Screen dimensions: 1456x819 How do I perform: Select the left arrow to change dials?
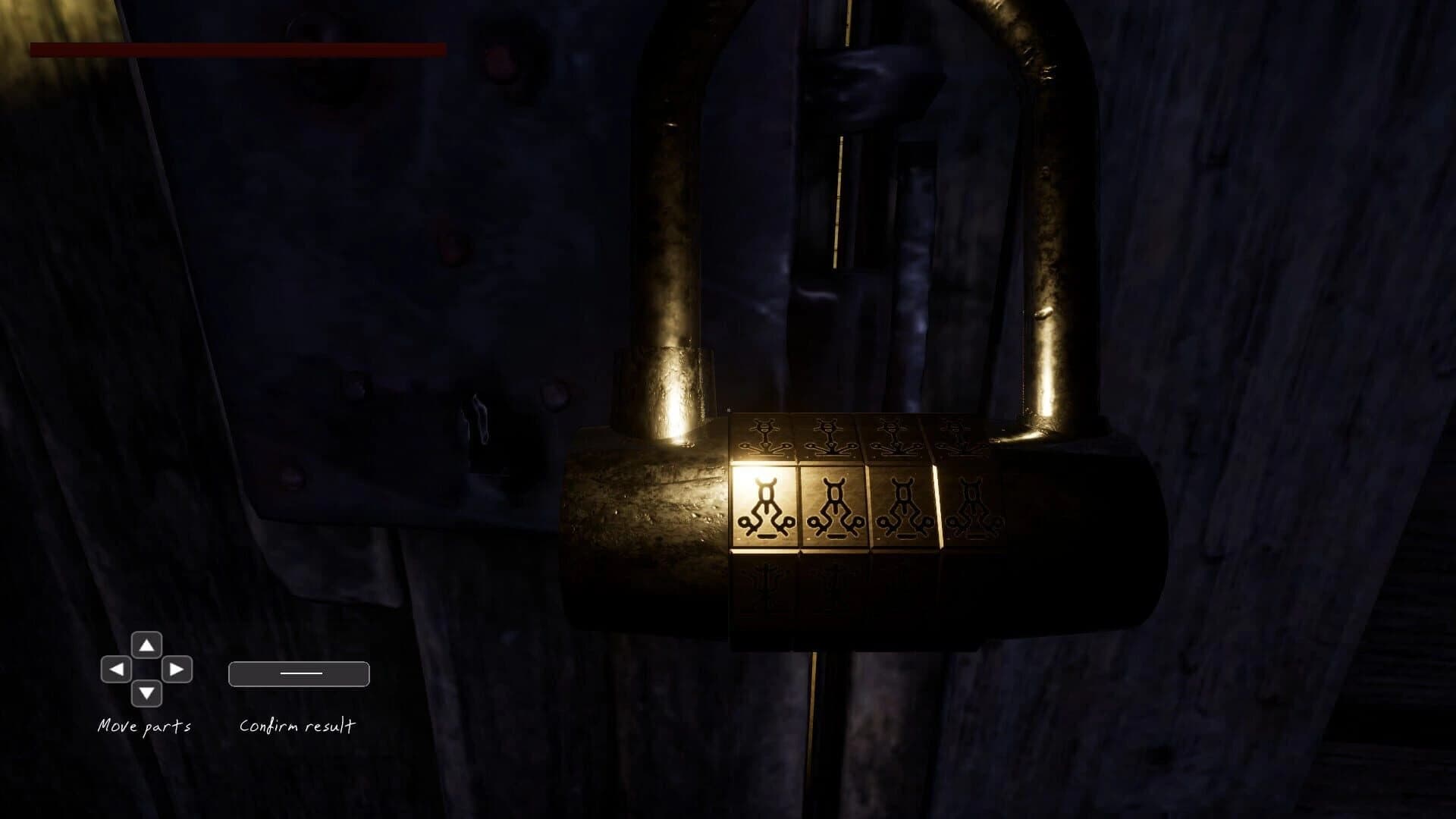pyautogui.click(x=116, y=671)
